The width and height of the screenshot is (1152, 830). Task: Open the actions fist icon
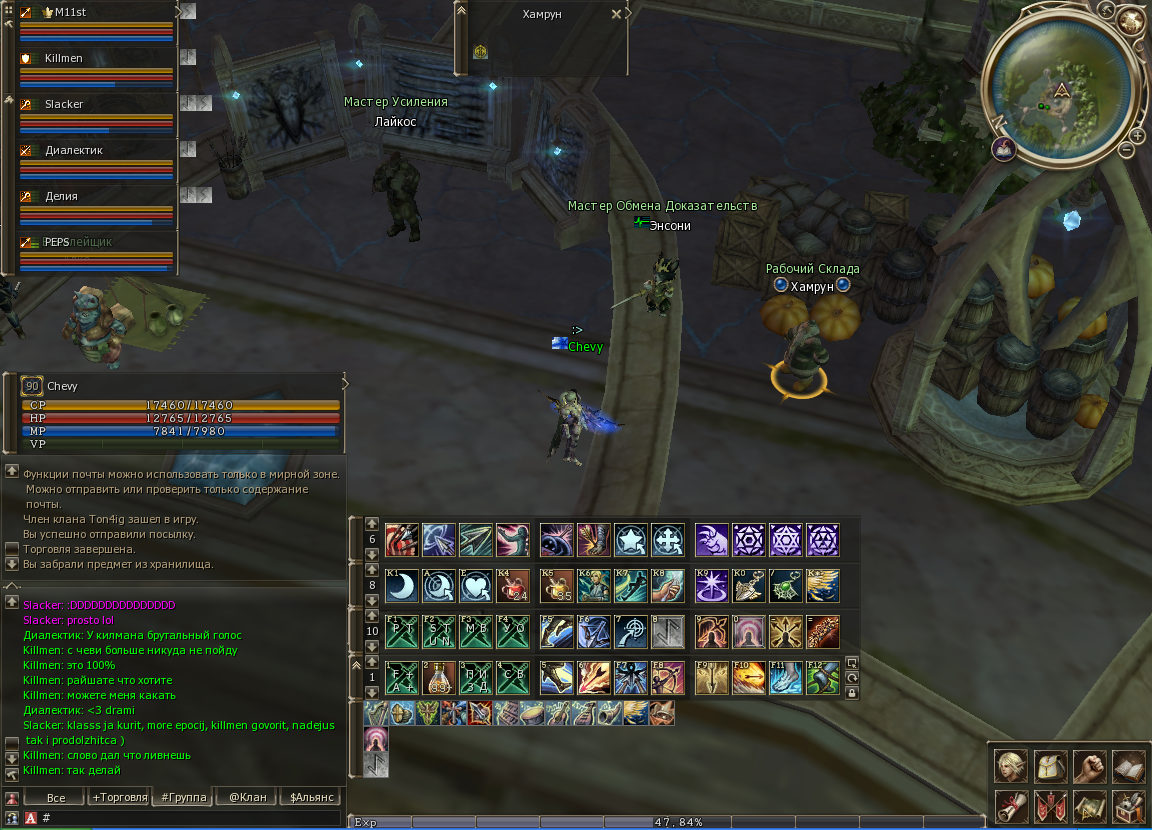click(x=1089, y=767)
